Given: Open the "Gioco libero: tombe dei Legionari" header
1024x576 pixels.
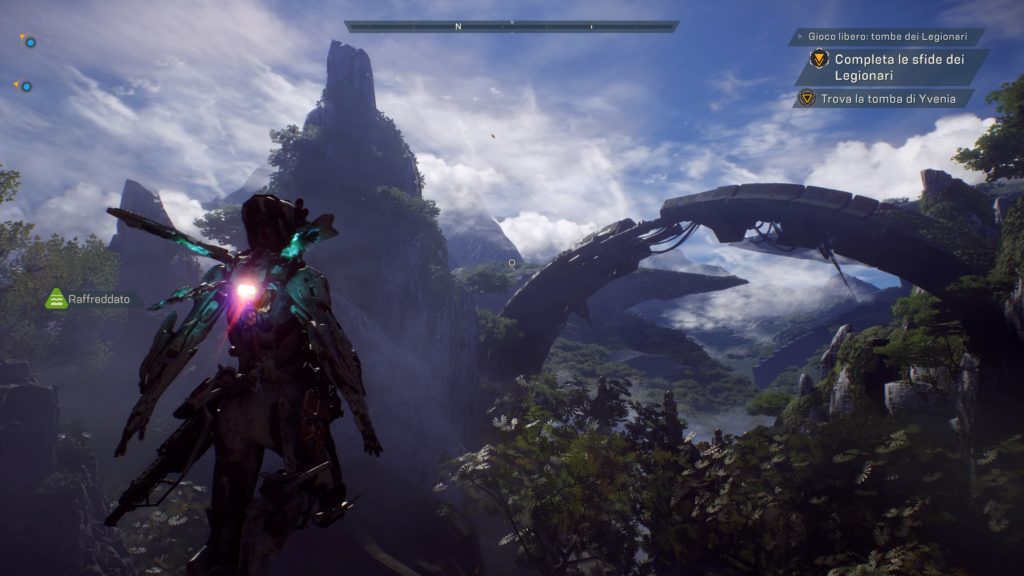Looking at the screenshot, I should tap(886, 37).
